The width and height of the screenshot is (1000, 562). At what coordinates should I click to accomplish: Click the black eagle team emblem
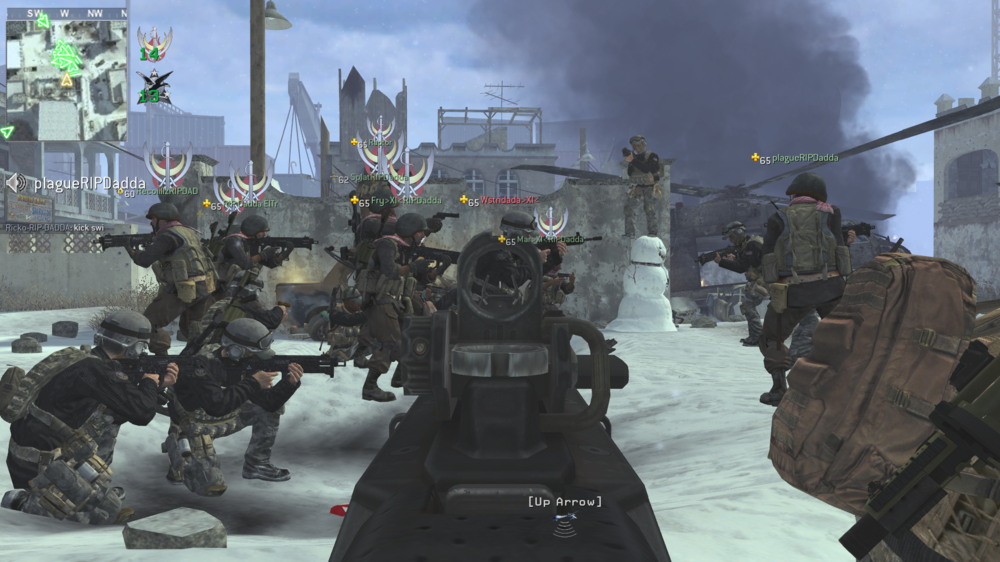click(x=154, y=87)
